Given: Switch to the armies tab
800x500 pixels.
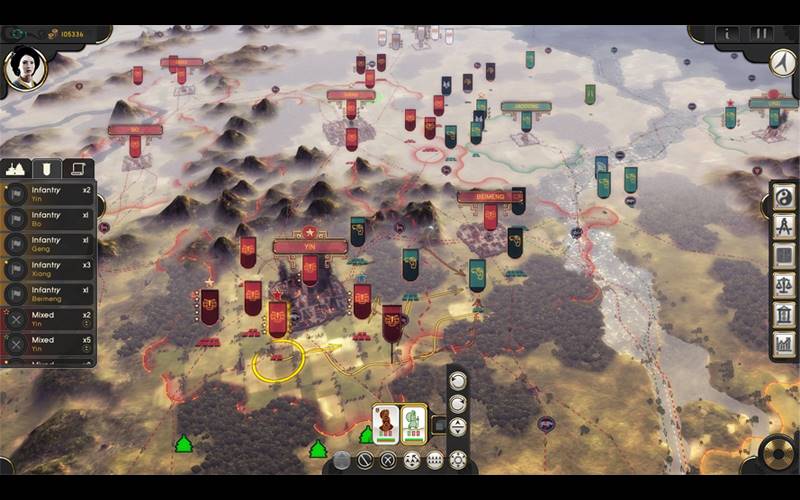Looking at the screenshot, I should point(17,169).
